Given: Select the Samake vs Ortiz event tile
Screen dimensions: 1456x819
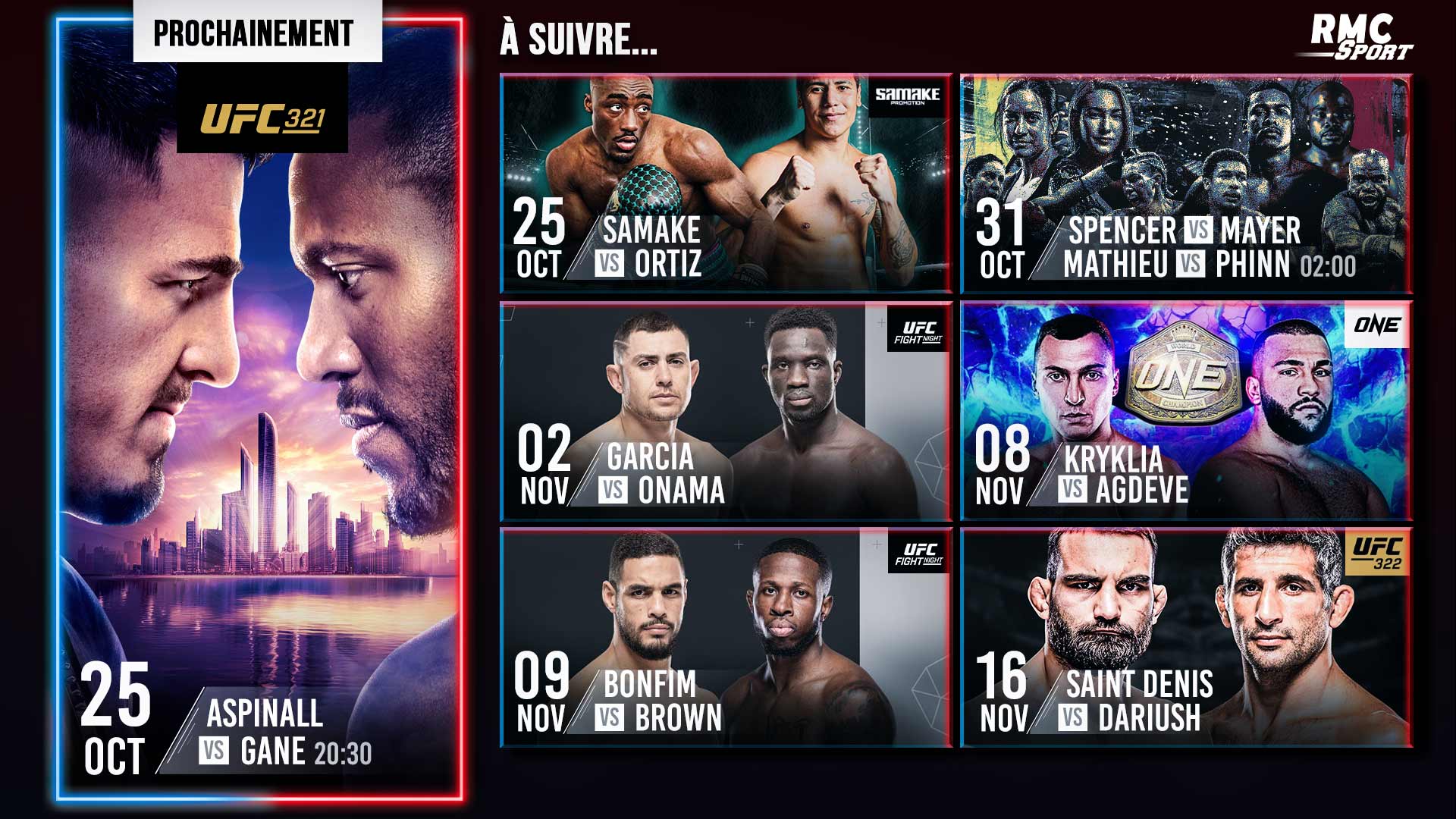Looking at the screenshot, I should 726,184.
